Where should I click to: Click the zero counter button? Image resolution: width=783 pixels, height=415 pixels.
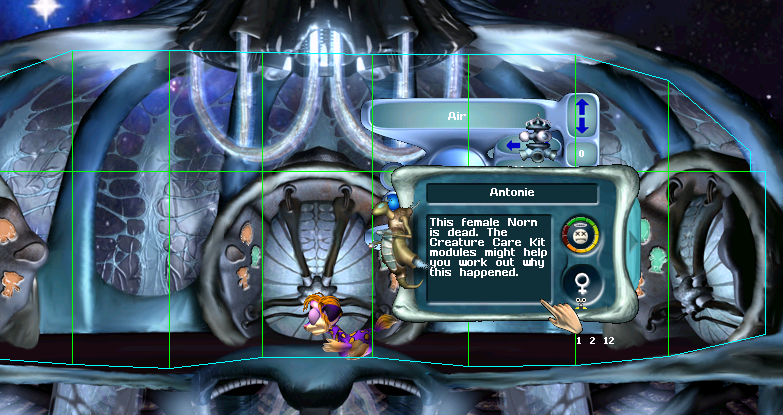pos(580,154)
